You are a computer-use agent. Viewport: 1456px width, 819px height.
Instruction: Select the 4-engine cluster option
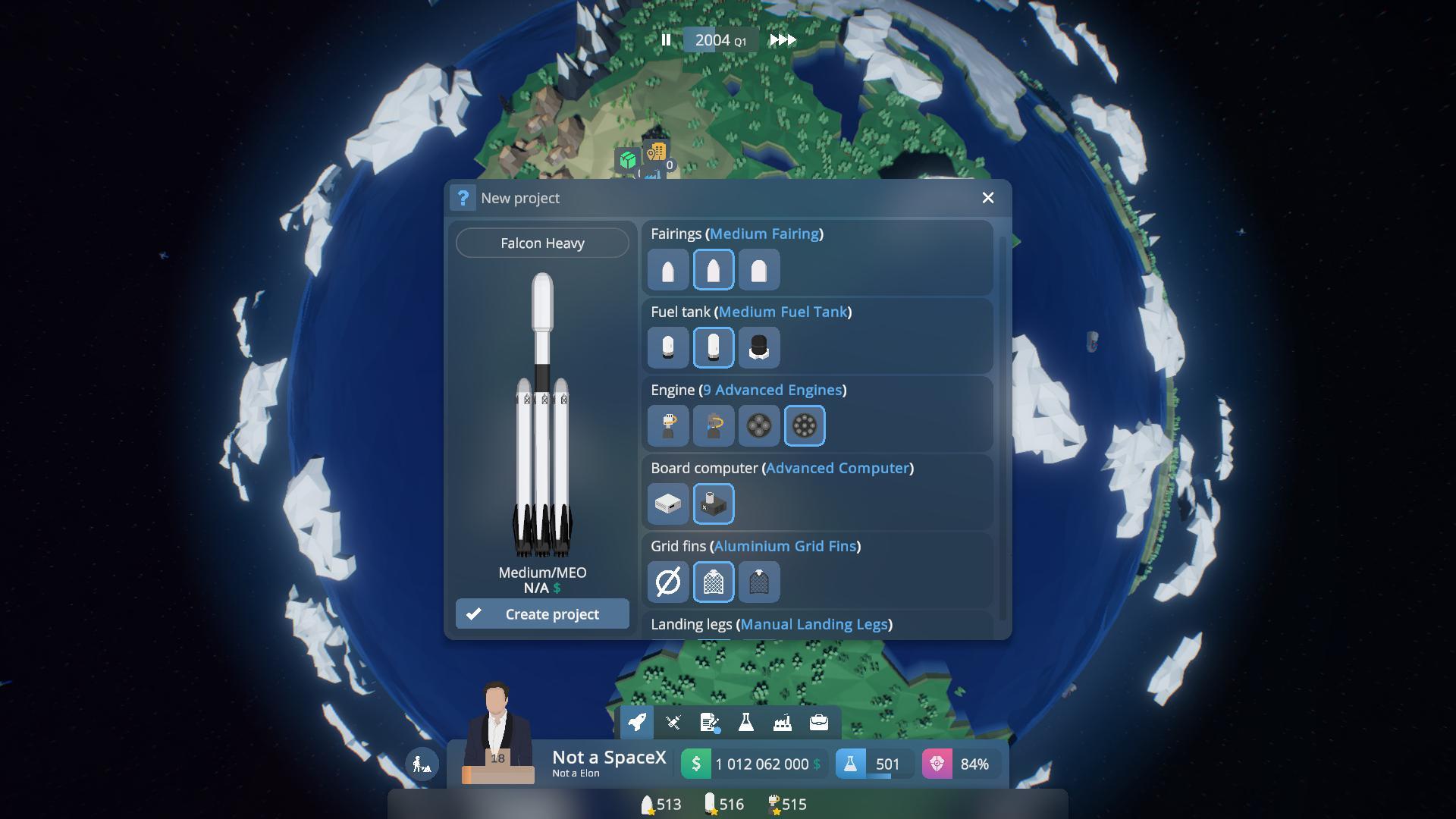click(x=759, y=425)
